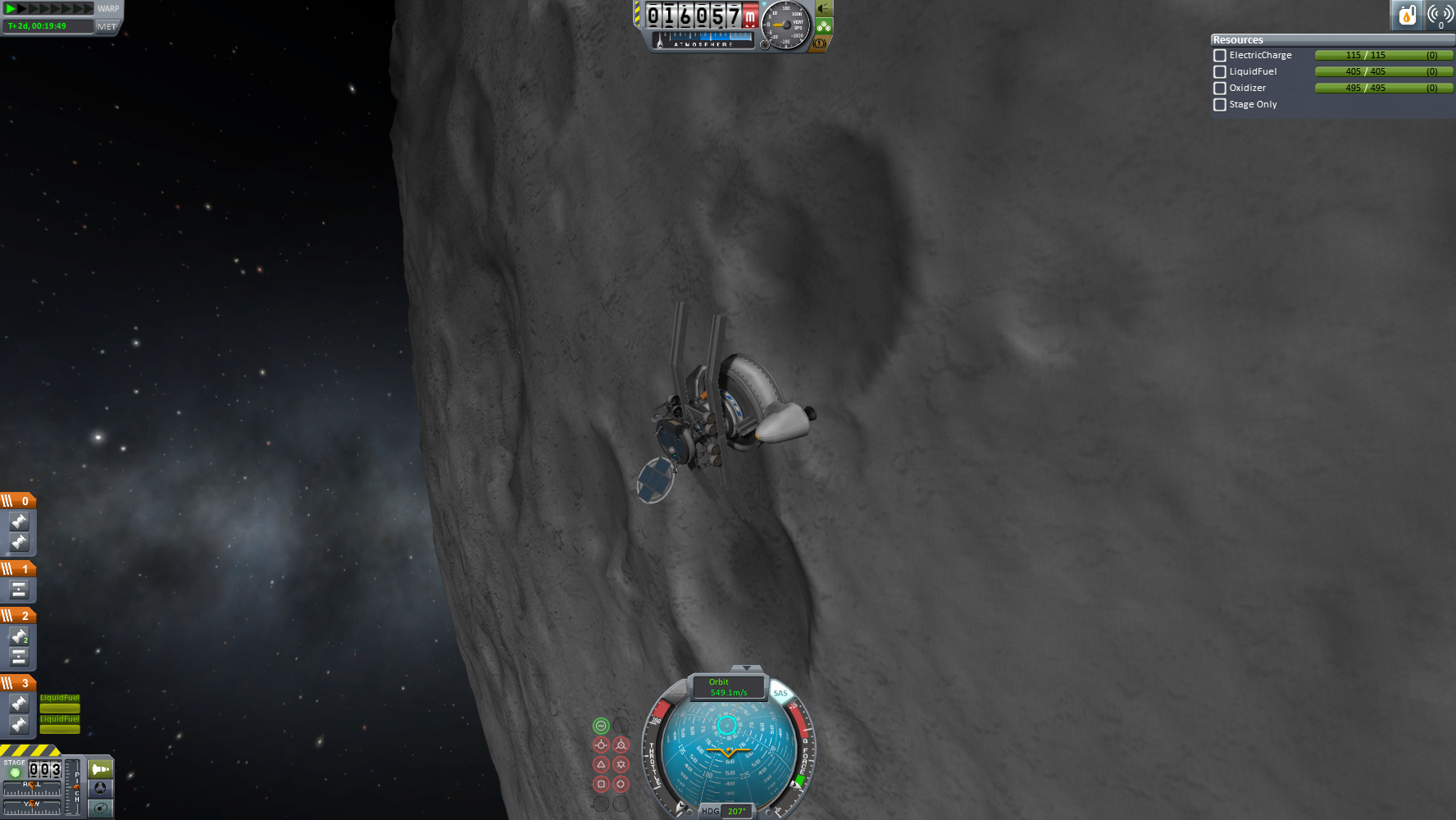
Task: Collapse the navball with the top arrow
Action: tap(745, 668)
